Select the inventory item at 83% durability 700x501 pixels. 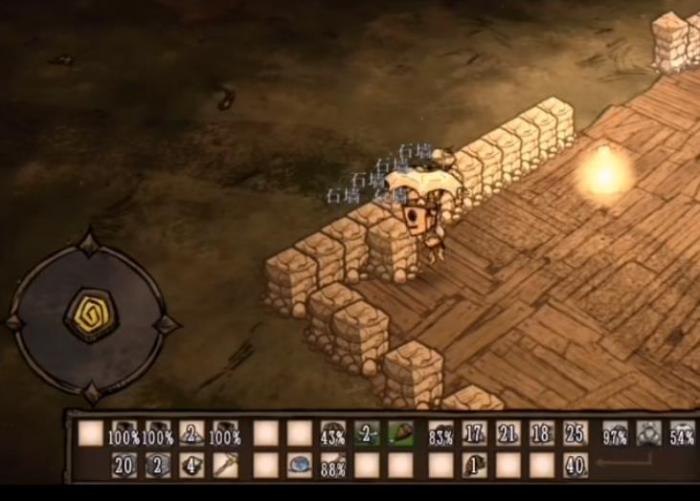pyautogui.click(x=440, y=433)
